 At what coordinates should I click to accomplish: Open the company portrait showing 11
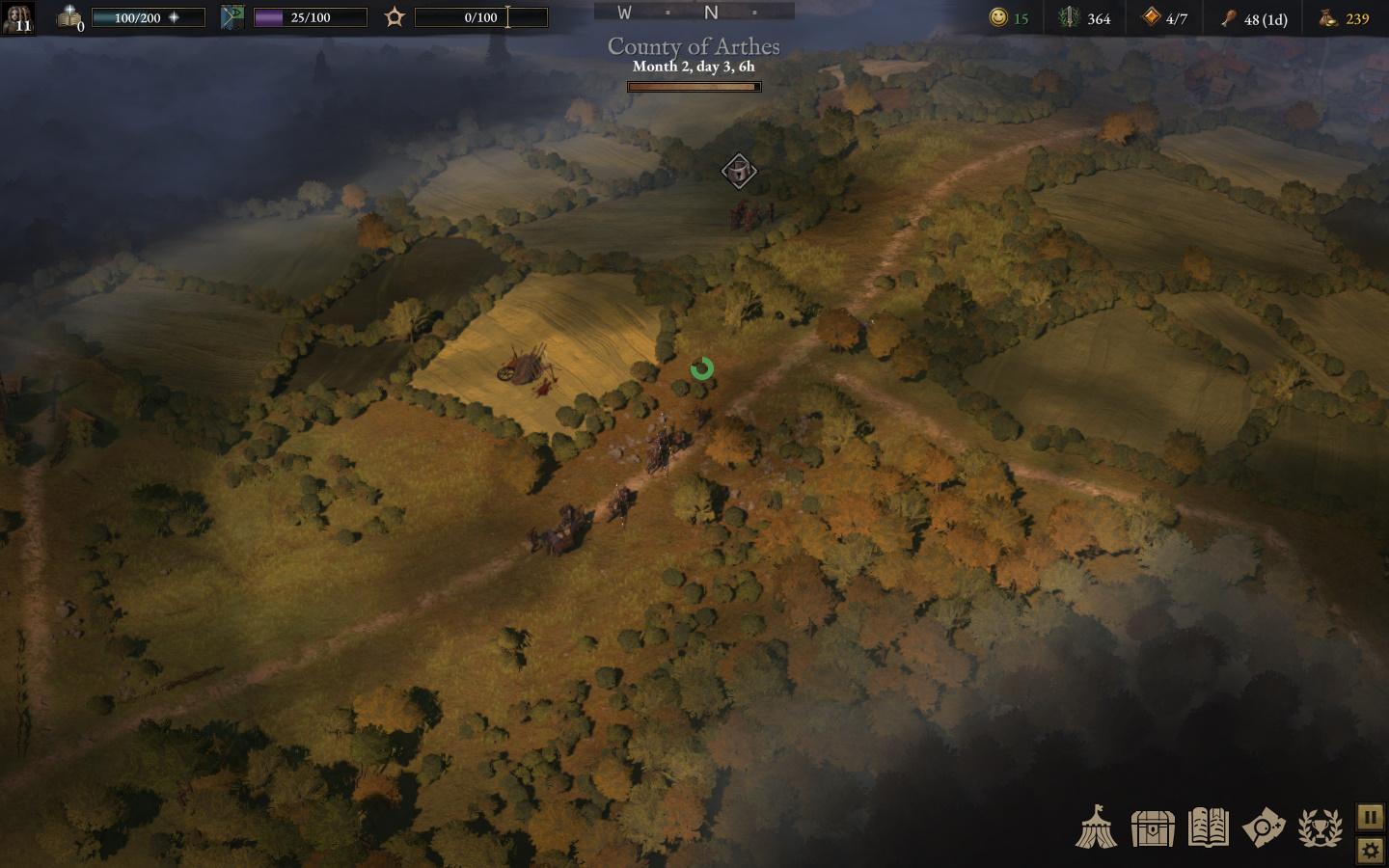coord(17,17)
